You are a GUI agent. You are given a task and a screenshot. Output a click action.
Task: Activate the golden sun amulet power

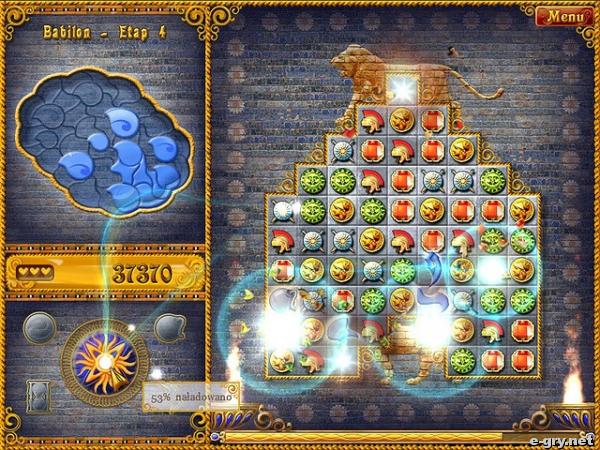pos(103,361)
